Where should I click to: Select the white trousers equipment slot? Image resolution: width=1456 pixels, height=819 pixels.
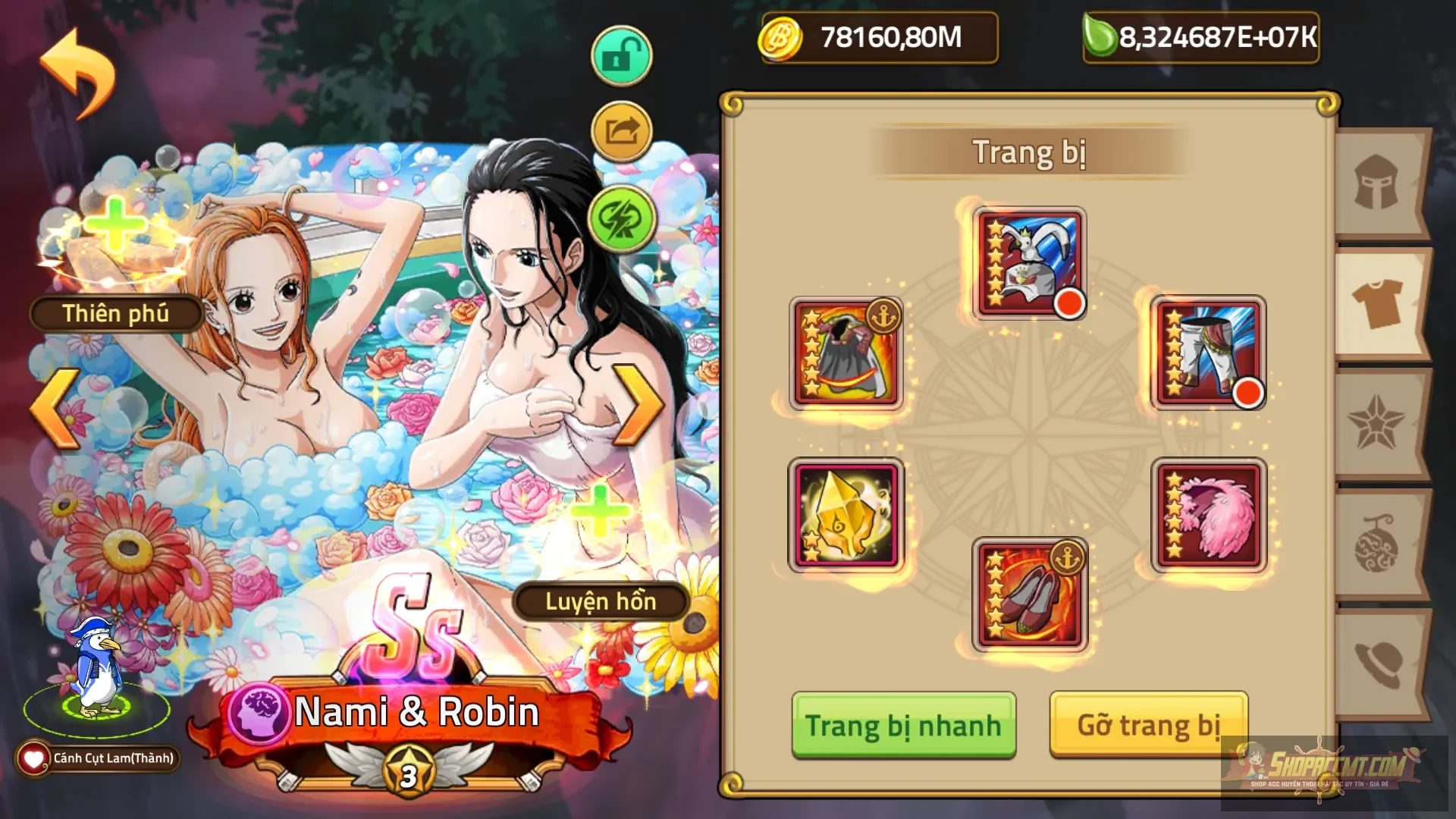1209,353
